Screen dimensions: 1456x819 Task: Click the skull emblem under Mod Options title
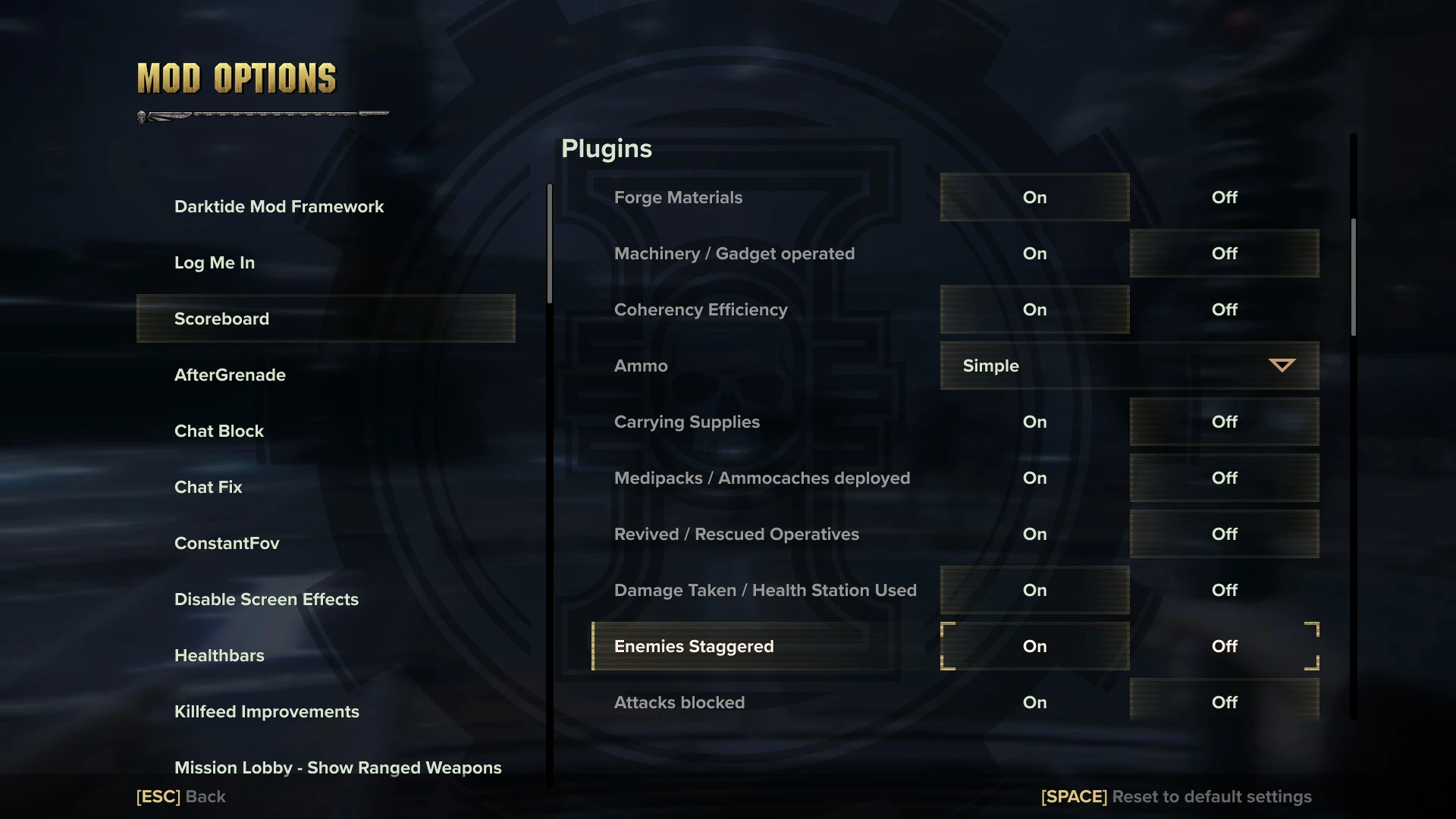(x=141, y=115)
